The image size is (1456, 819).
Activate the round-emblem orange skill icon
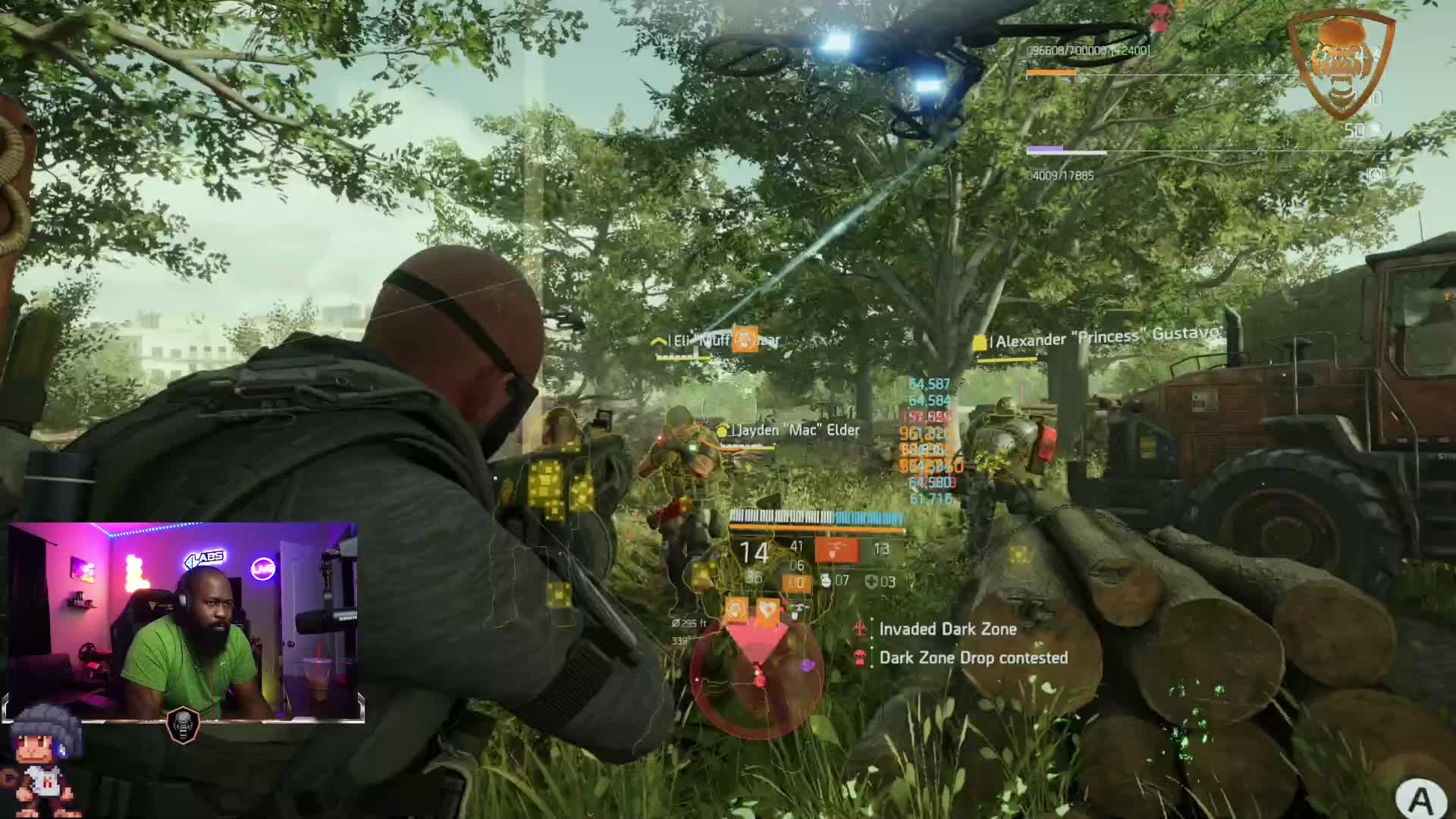click(x=736, y=609)
